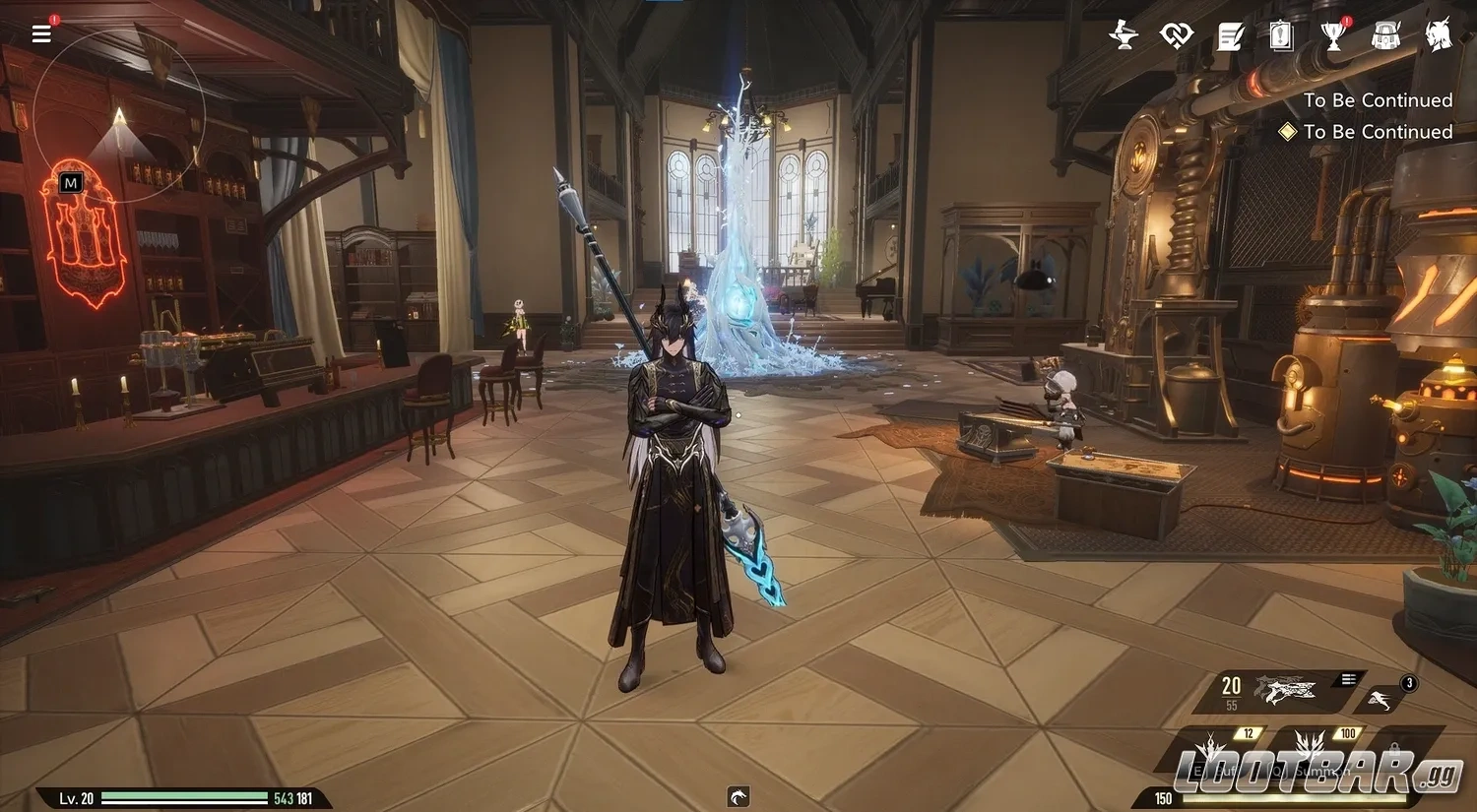The image size is (1477, 812).
Task: Click the bottom center swirl icon
Action: (x=738, y=796)
